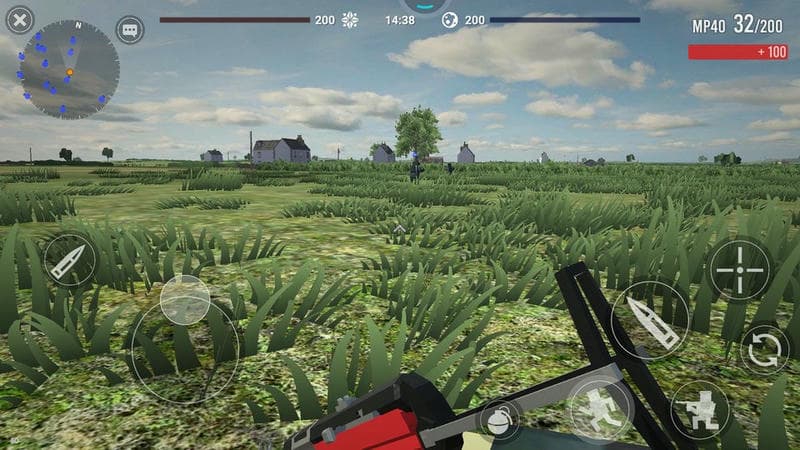Aim down sights with crosshair button
The width and height of the screenshot is (800, 450).
(x=740, y=269)
